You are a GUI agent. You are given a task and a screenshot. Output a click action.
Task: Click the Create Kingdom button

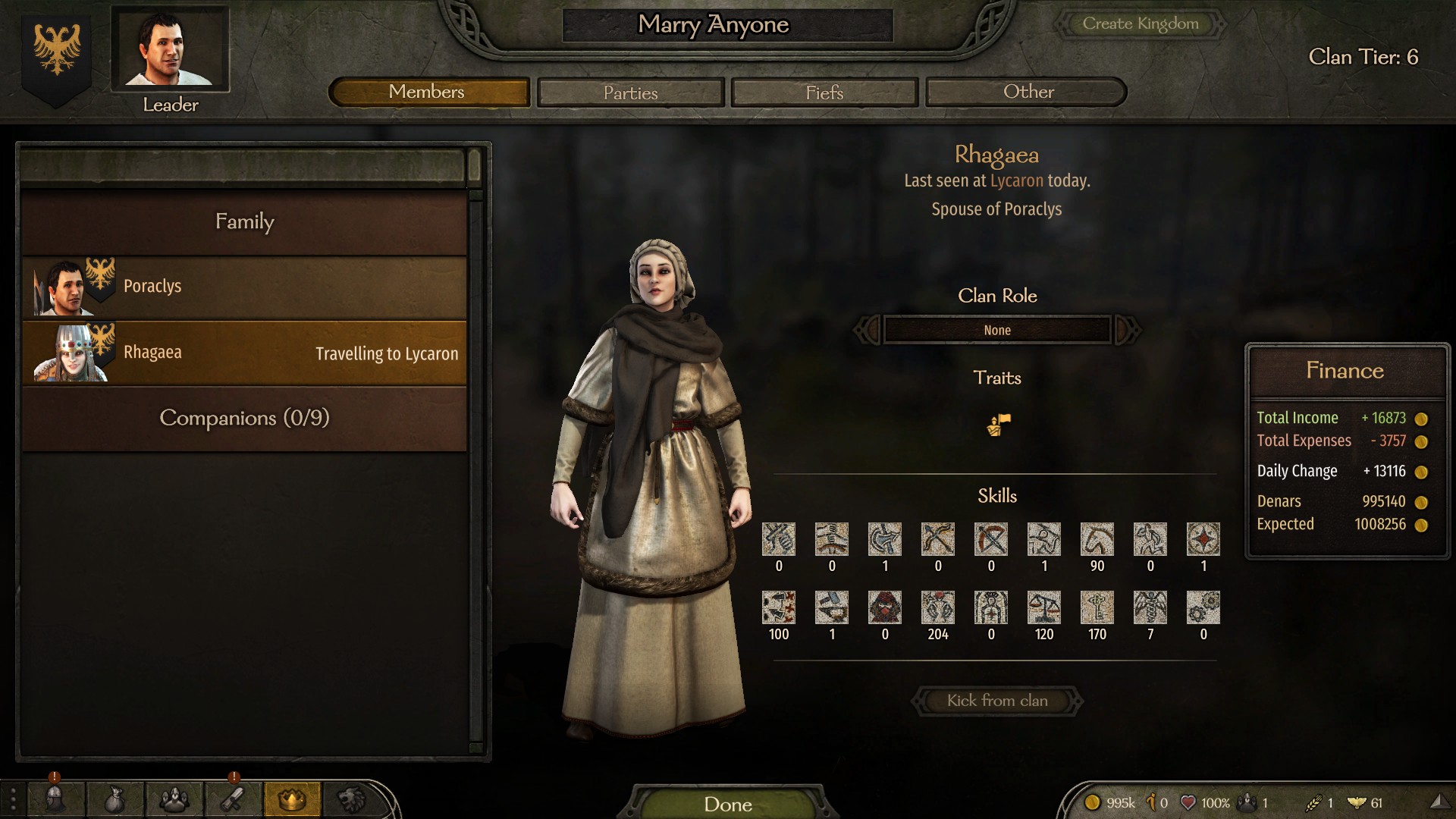point(1140,24)
